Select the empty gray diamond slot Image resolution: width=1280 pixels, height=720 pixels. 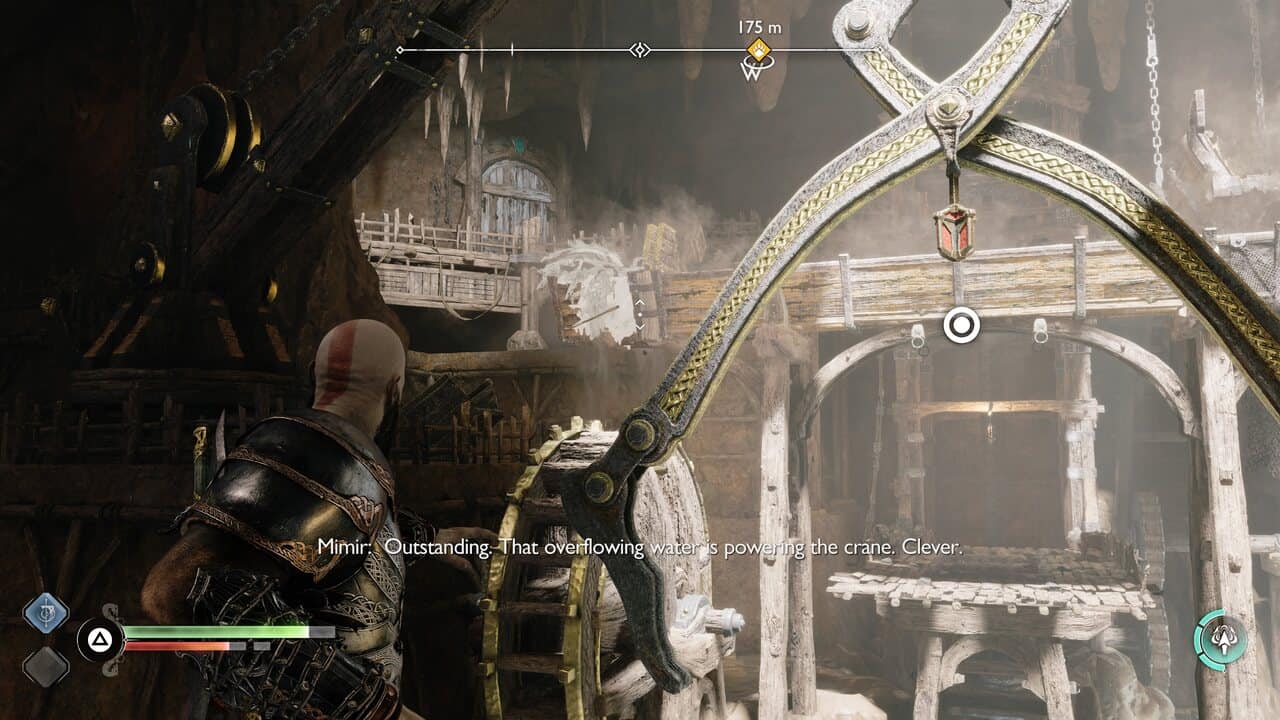46,666
